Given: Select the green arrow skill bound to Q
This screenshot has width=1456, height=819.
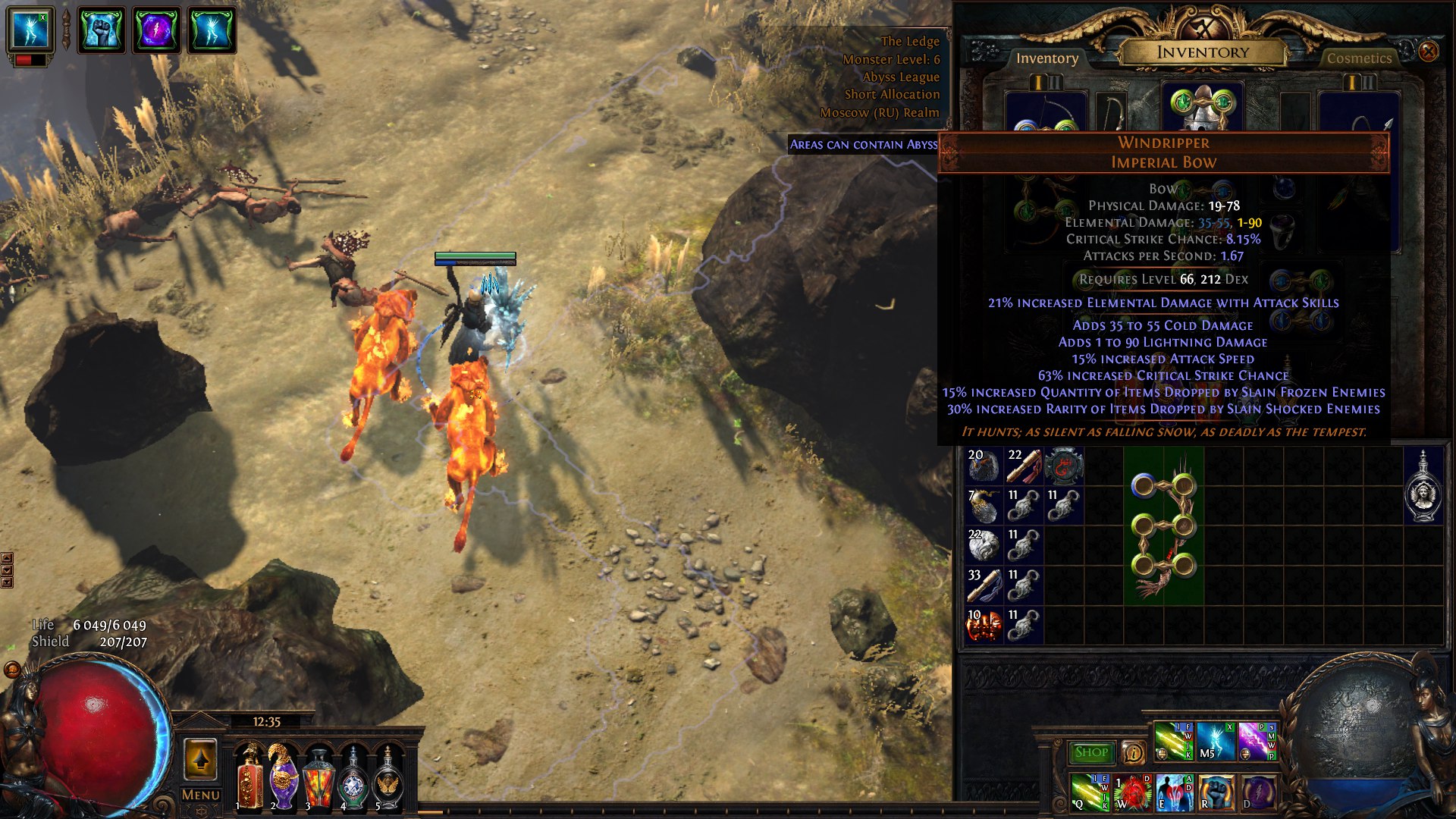Looking at the screenshot, I should (x=1090, y=792).
